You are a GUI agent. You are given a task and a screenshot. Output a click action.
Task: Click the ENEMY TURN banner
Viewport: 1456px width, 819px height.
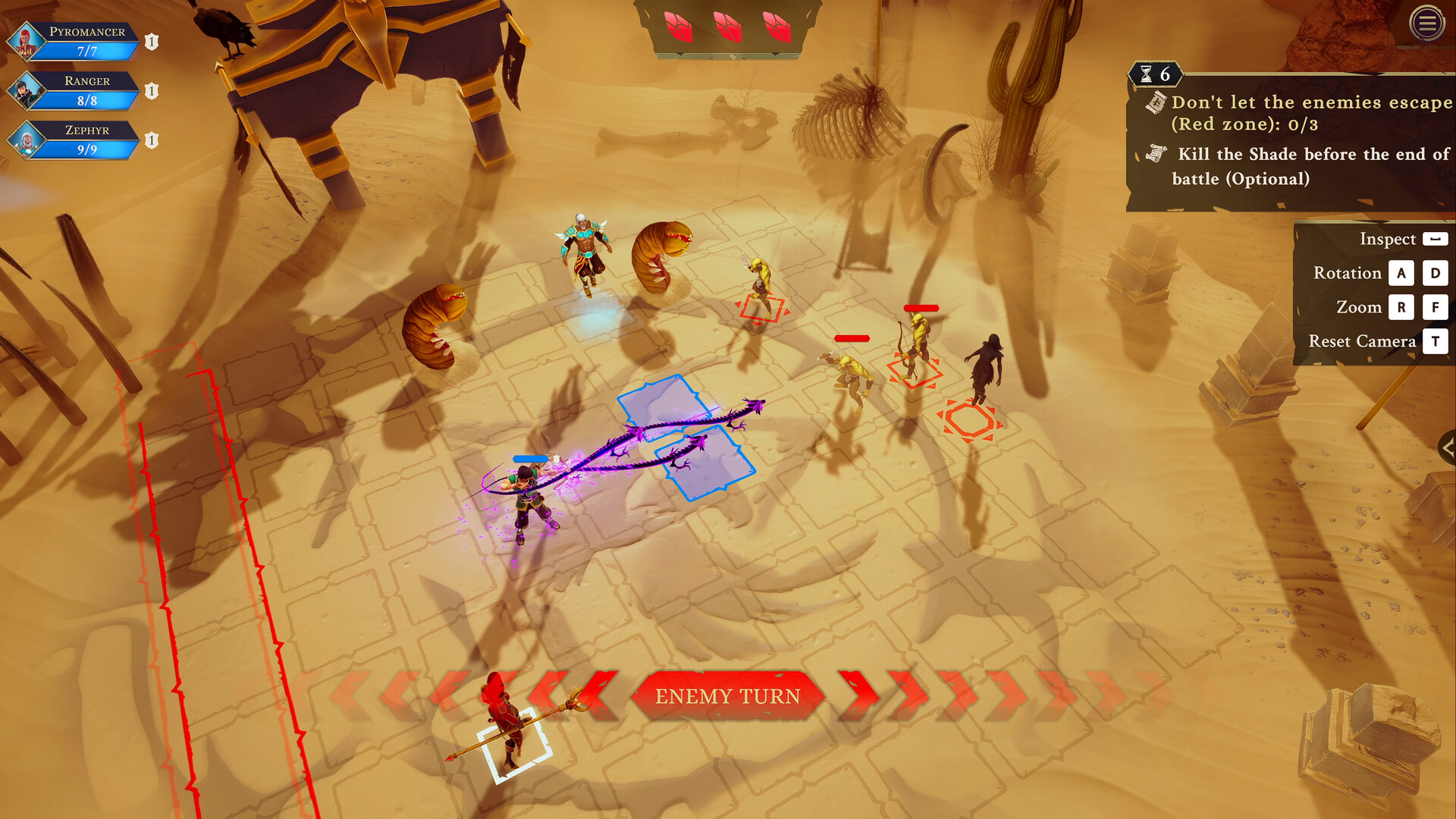(x=728, y=695)
